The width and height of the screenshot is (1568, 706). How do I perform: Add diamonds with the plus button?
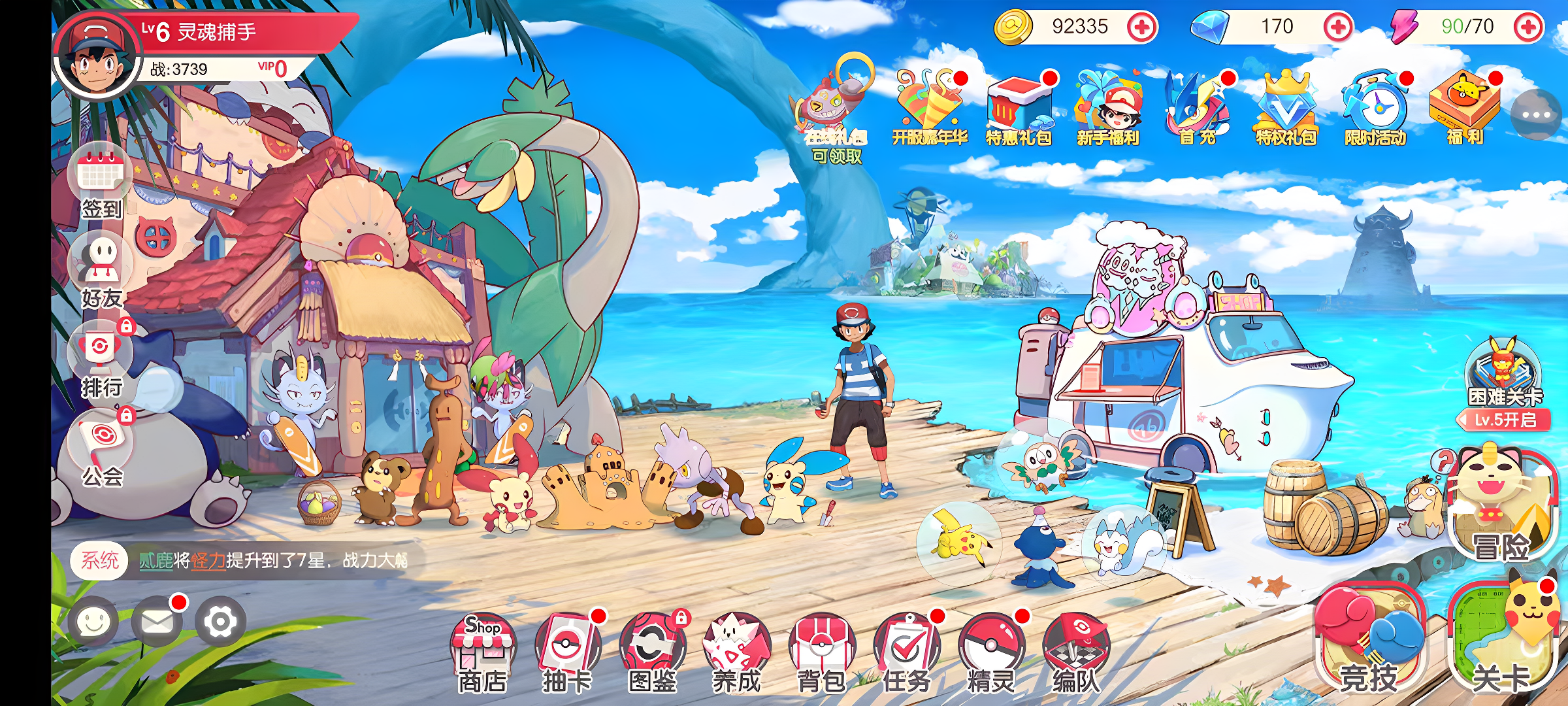coord(1338,27)
